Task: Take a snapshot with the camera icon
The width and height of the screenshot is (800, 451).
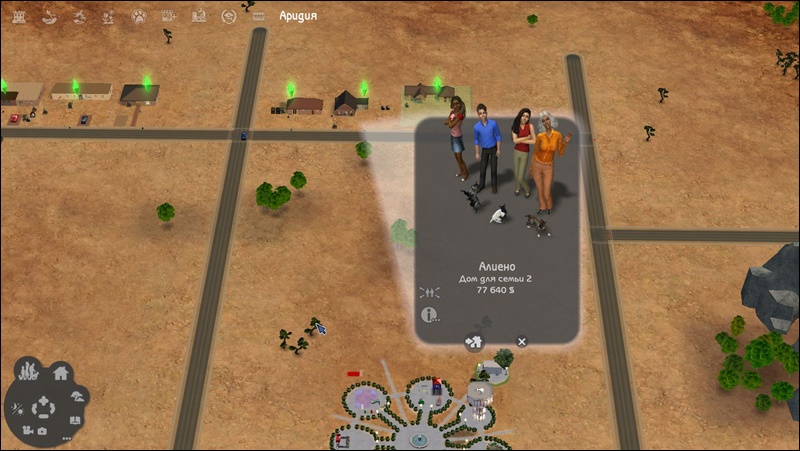Action: pos(43,431)
